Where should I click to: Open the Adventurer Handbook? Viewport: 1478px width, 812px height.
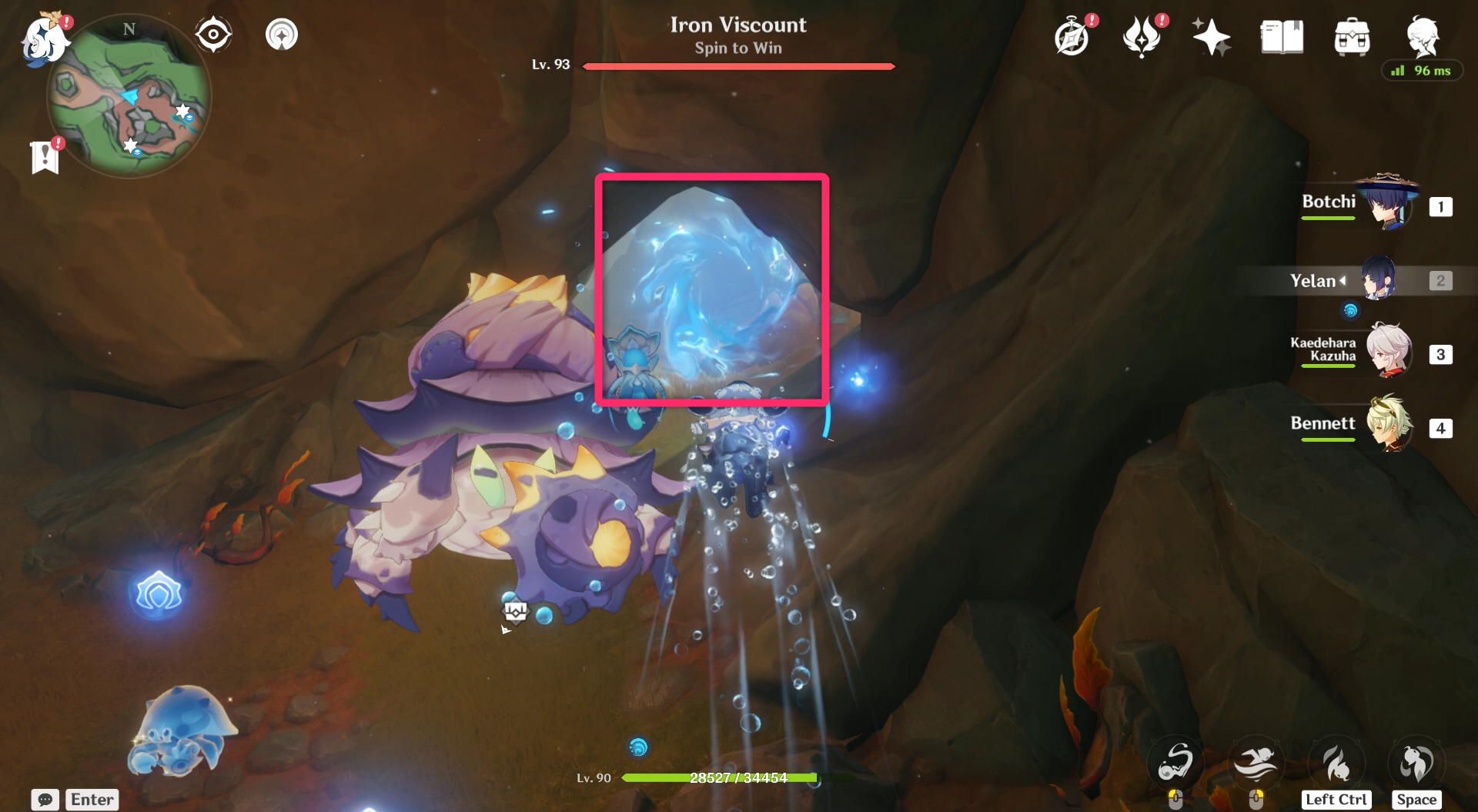1280,35
